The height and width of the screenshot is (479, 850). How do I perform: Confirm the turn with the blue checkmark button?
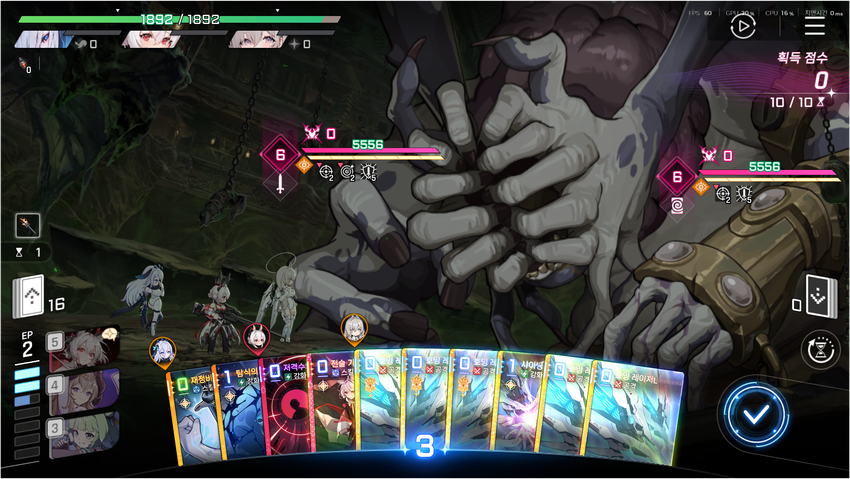click(752, 413)
